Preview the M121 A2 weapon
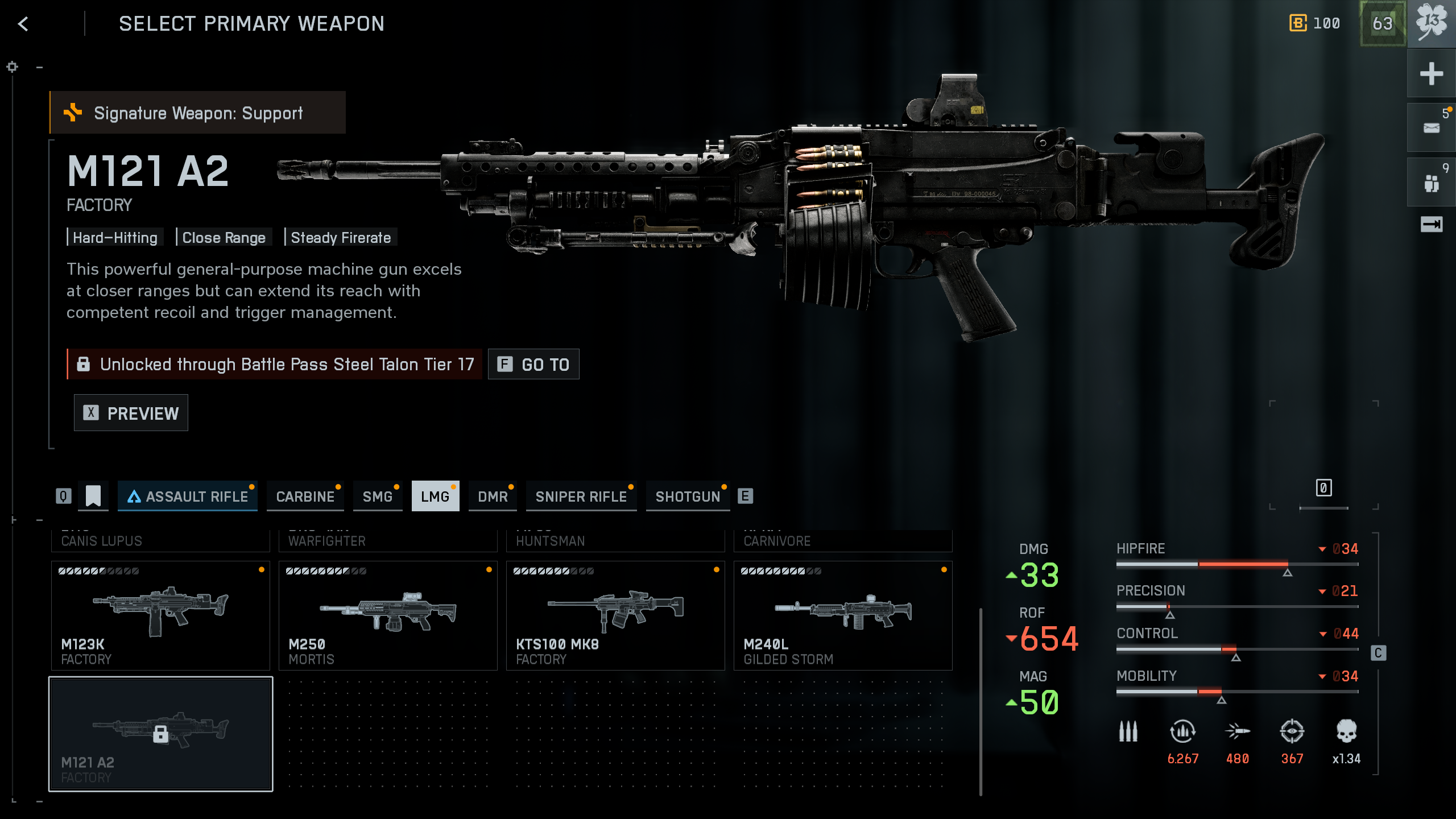 pos(131,413)
